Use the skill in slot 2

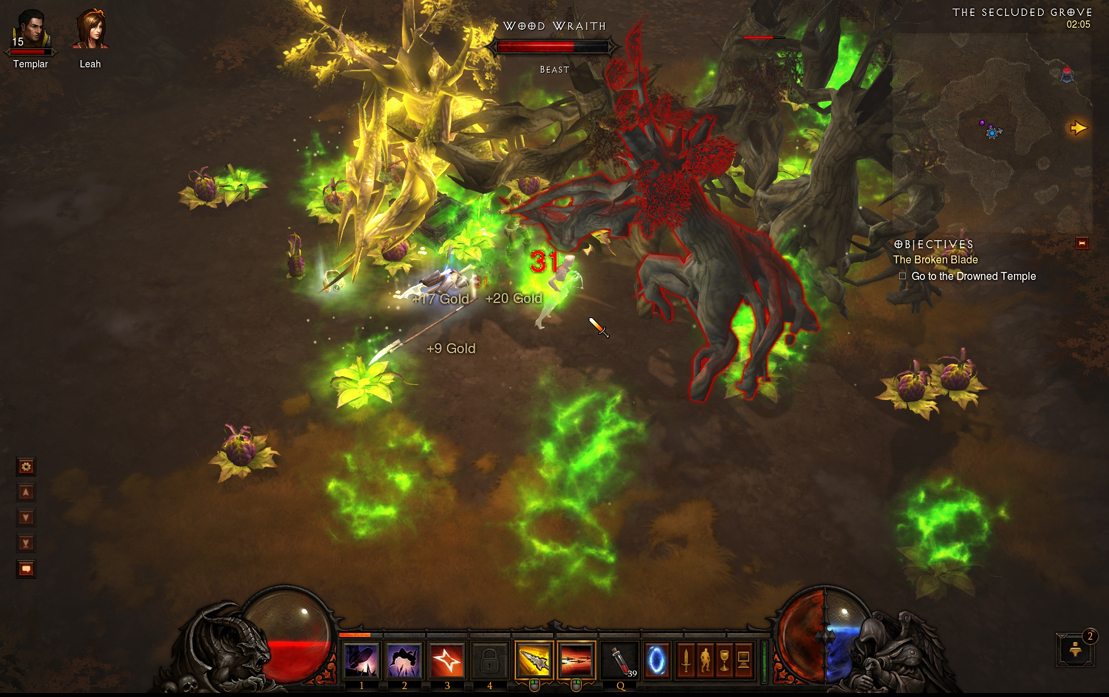(x=404, y=661)
